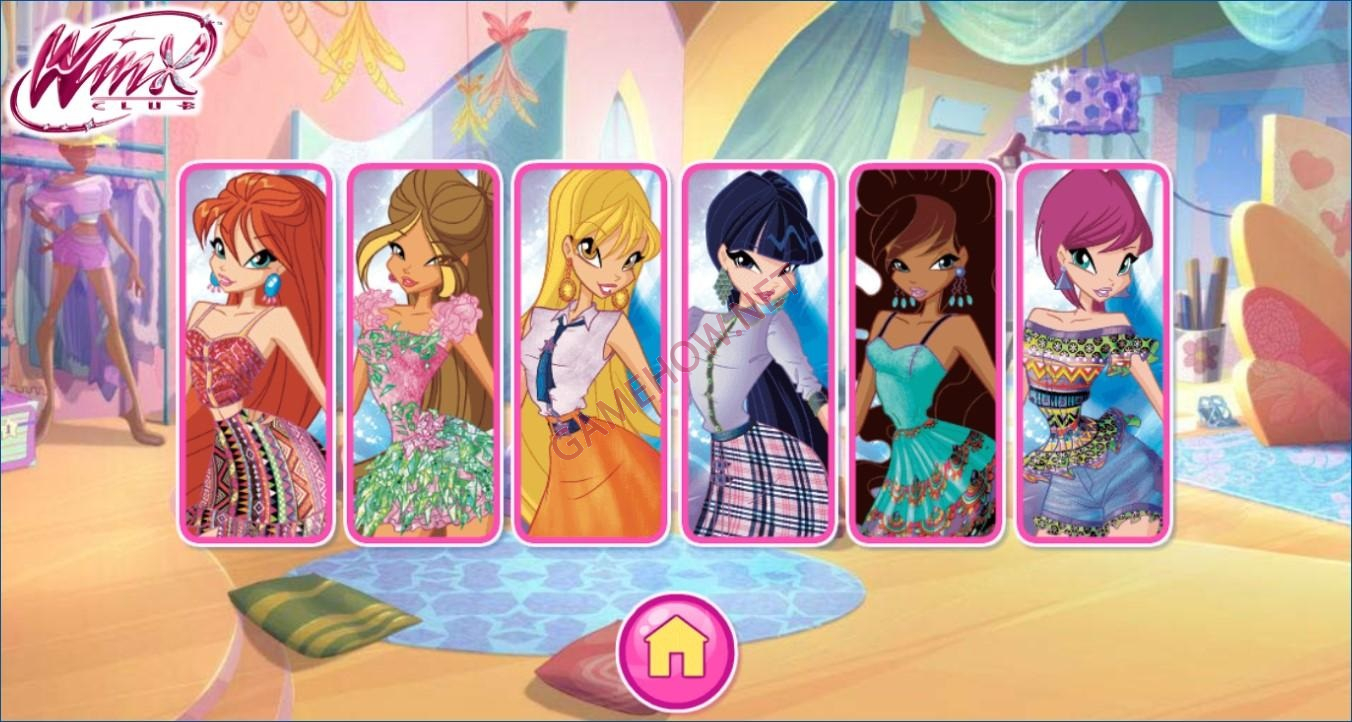Pick blonde Stella with the orange skirt
1352x722 pixels.
point(590,353)
